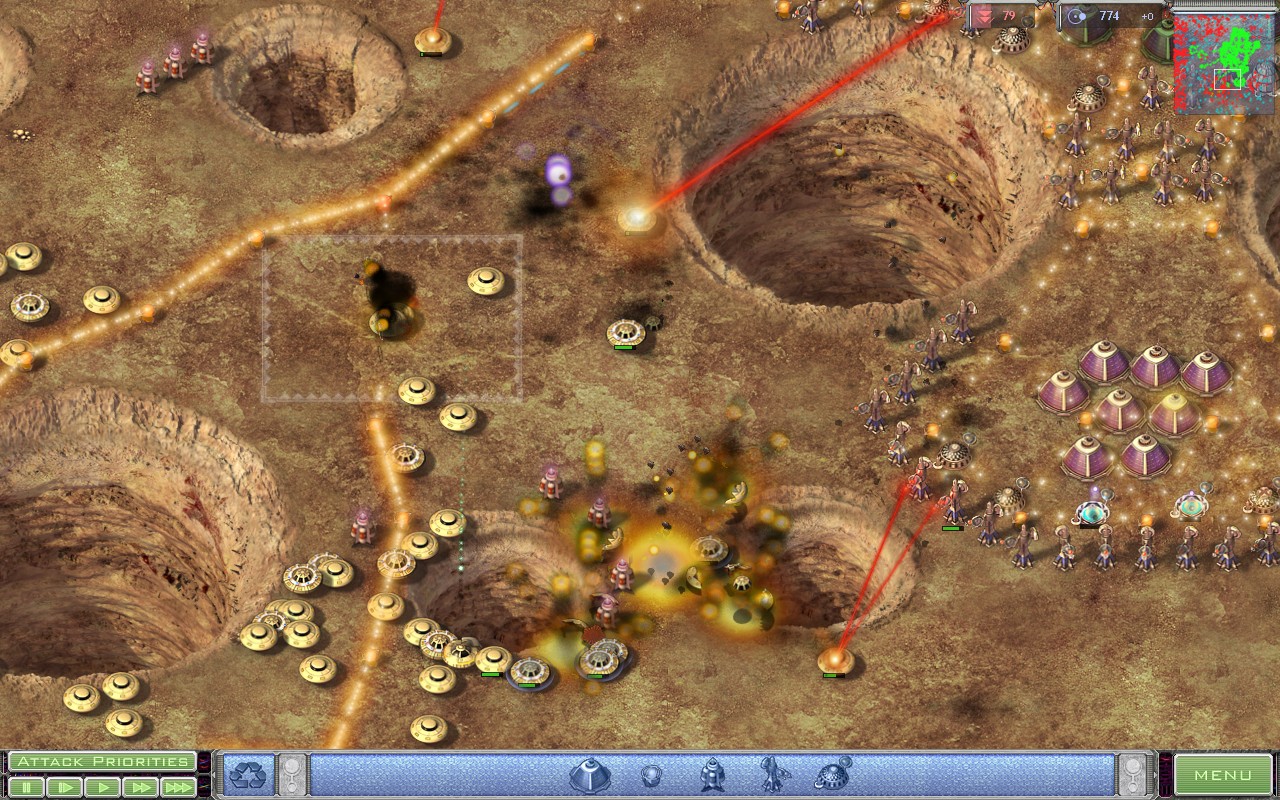1280x800 pixels.
Task: Select the energy sphere build icon
Action: [650, 776]
